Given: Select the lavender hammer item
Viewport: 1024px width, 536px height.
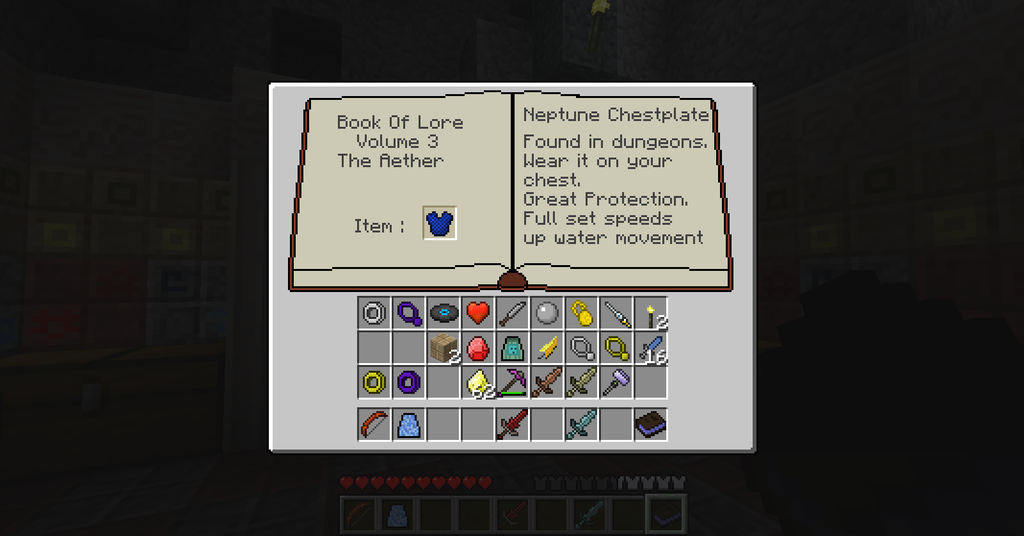Looking at the screenshot, I should (x=616, y=381).
